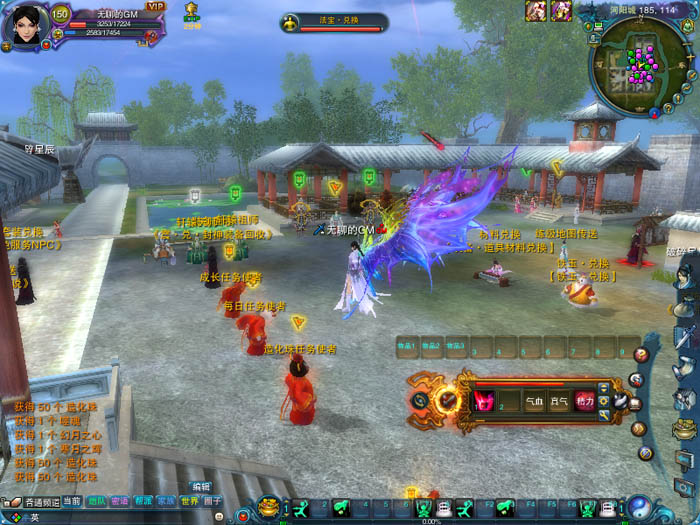Switch chat to the 世界 channel tab
This screenshot has width=700, height=525.
click(x=189, y=501)
